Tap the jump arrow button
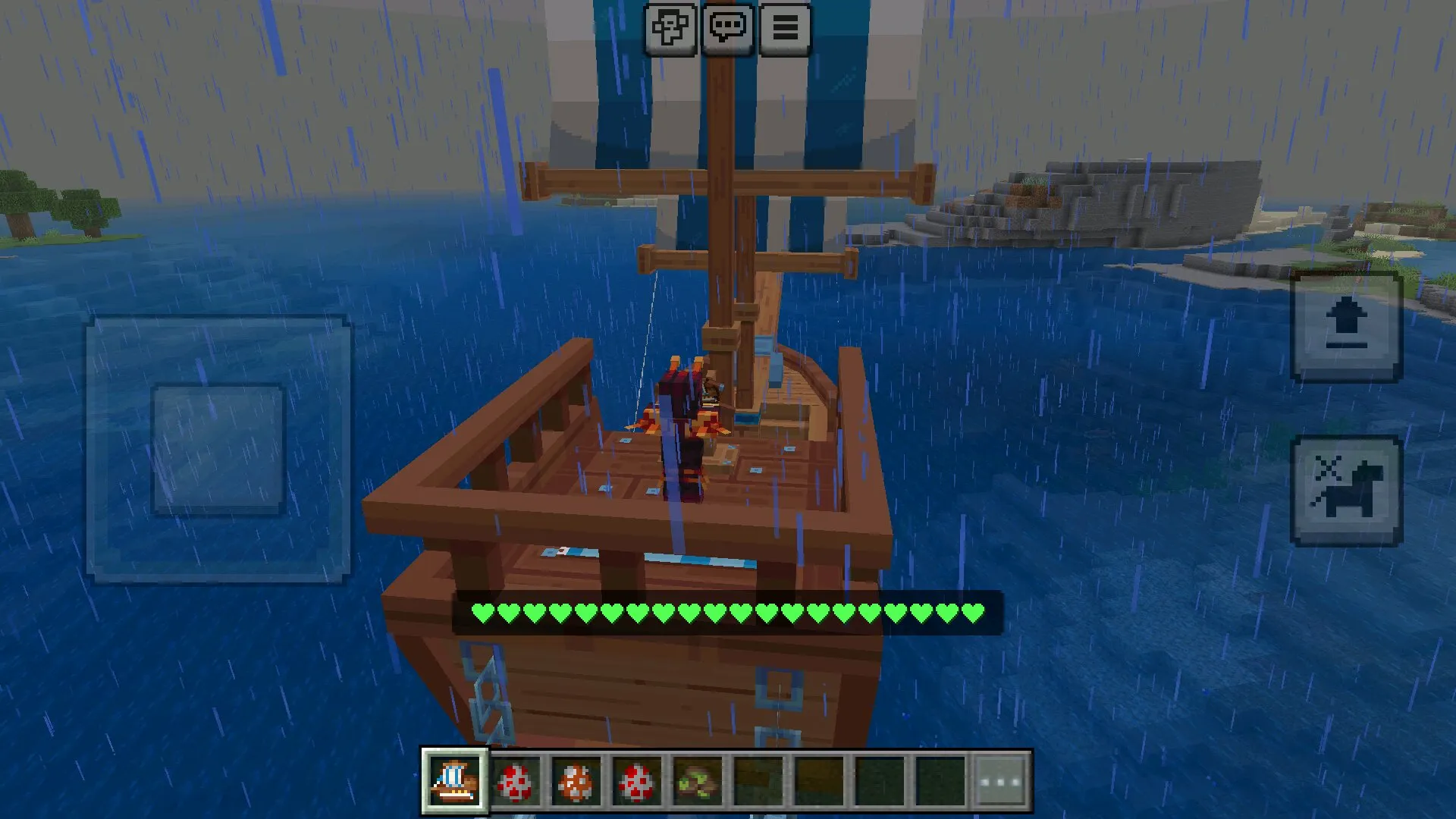Viewport: 1456px width, 819px height. point(1346,327)
